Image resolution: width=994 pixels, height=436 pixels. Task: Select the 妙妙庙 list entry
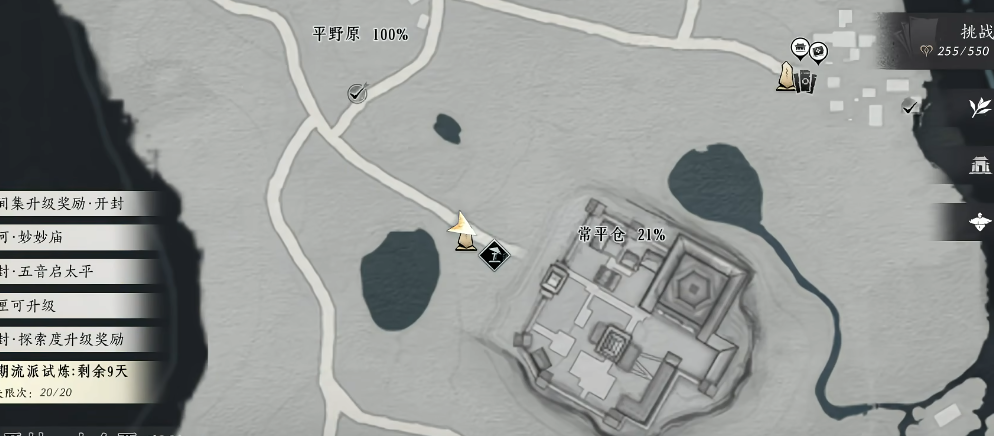pyautogui.click(x=75, y=238)
